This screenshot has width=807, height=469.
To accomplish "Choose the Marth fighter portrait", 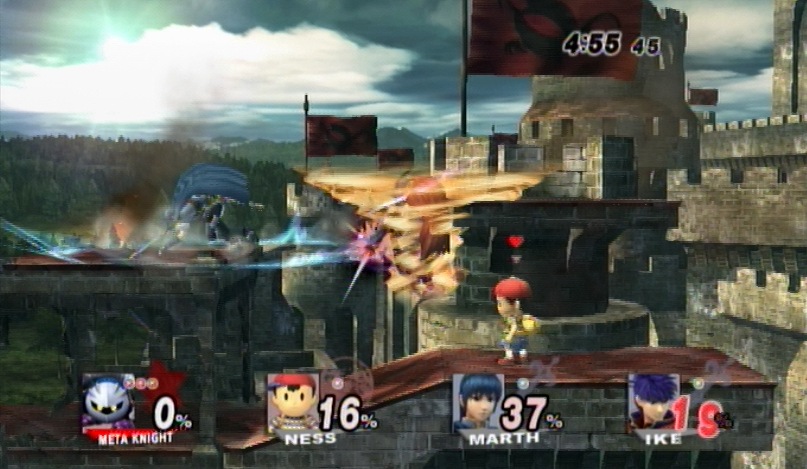I will pyautogui.click(x=477, y=402).
